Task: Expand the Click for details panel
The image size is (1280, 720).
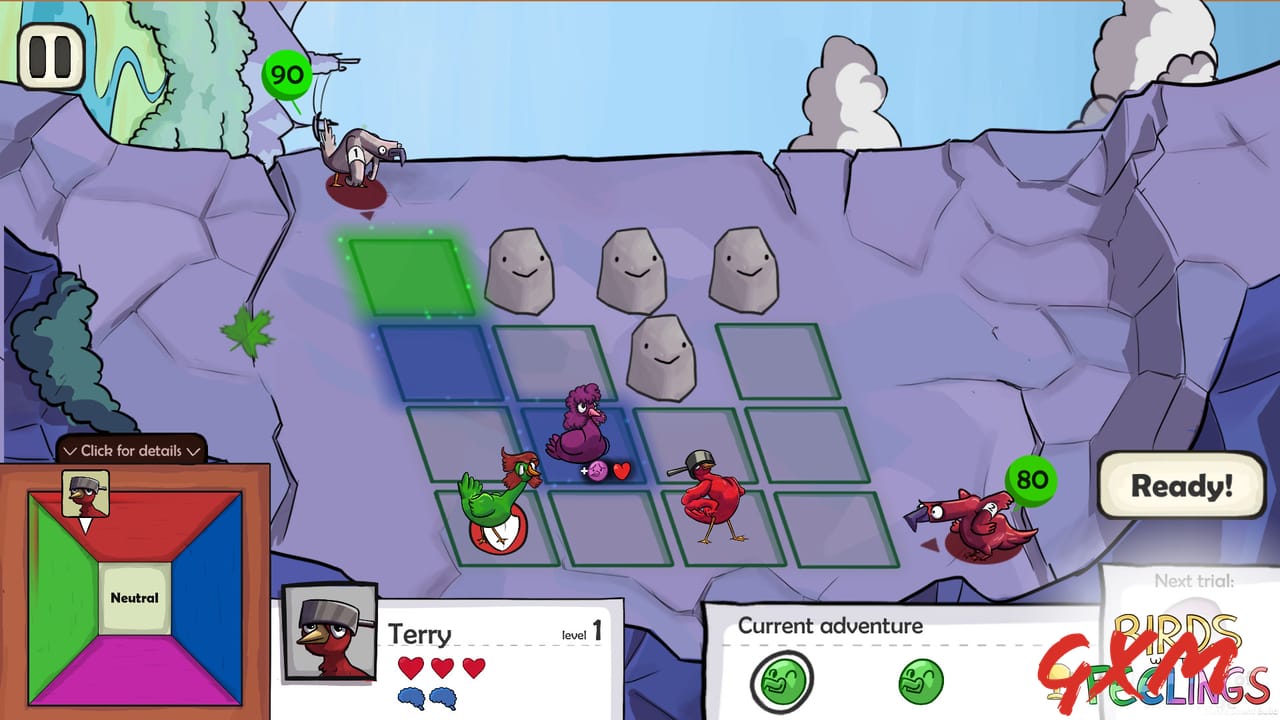Action: tap(130, 452)
